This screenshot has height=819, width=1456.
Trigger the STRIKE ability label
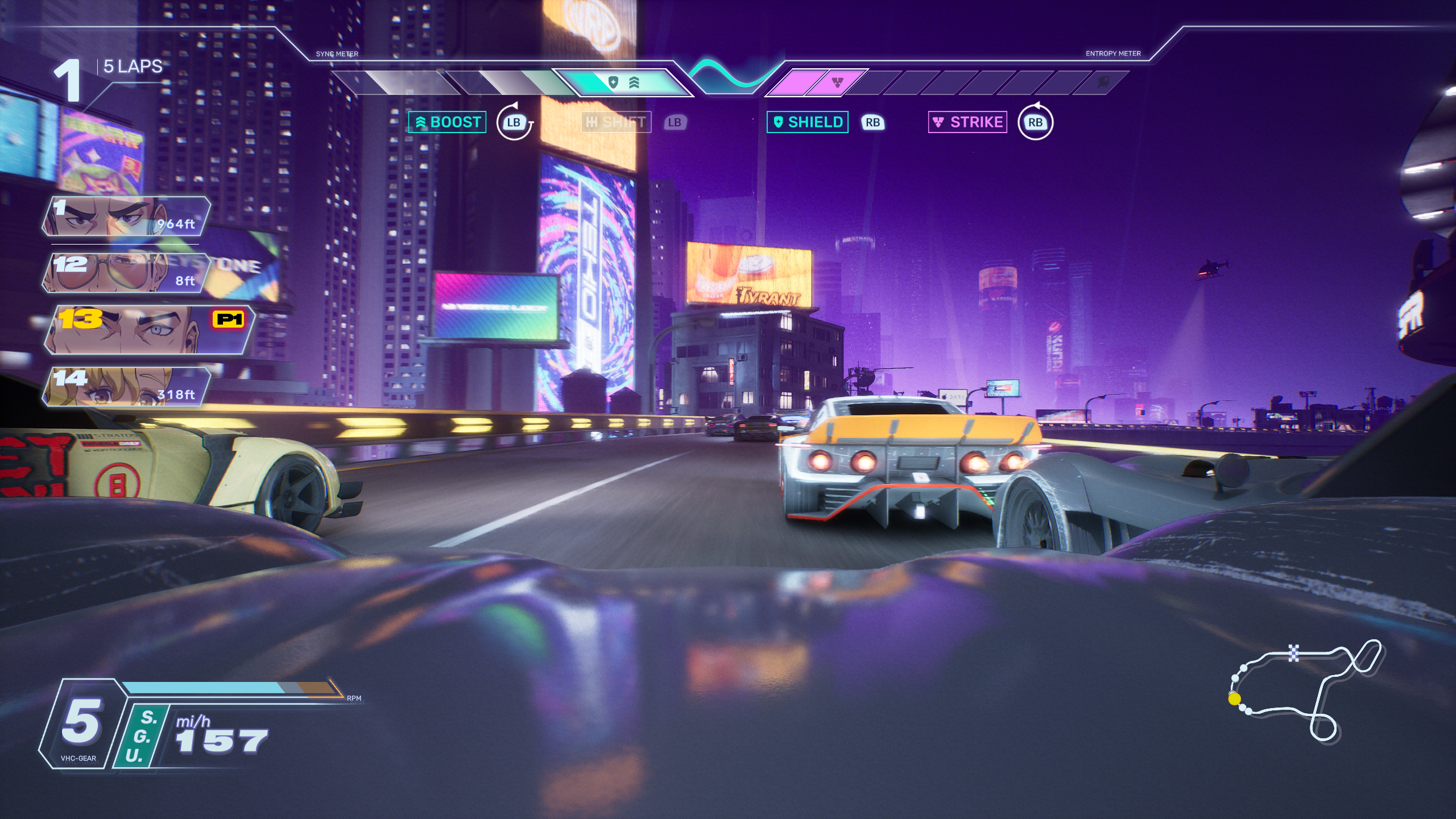coord(967,122)
